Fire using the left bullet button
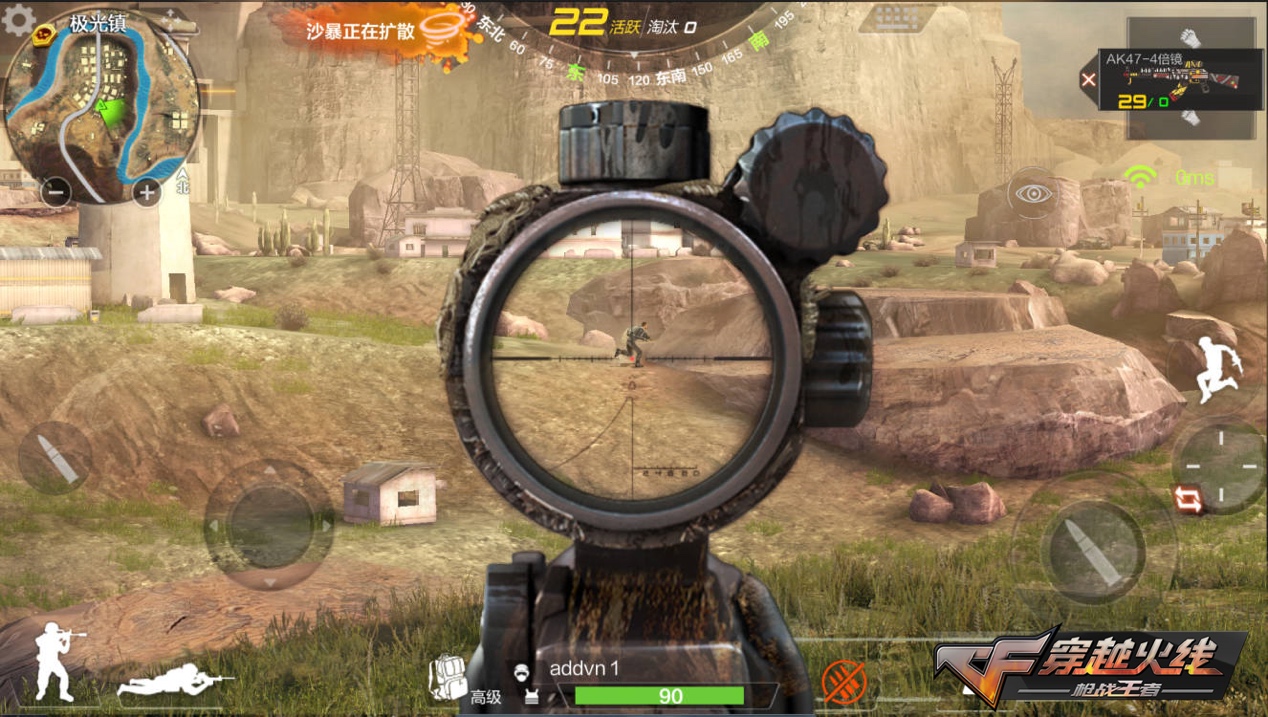The image size is (1268, 717). tap(55, 457)
